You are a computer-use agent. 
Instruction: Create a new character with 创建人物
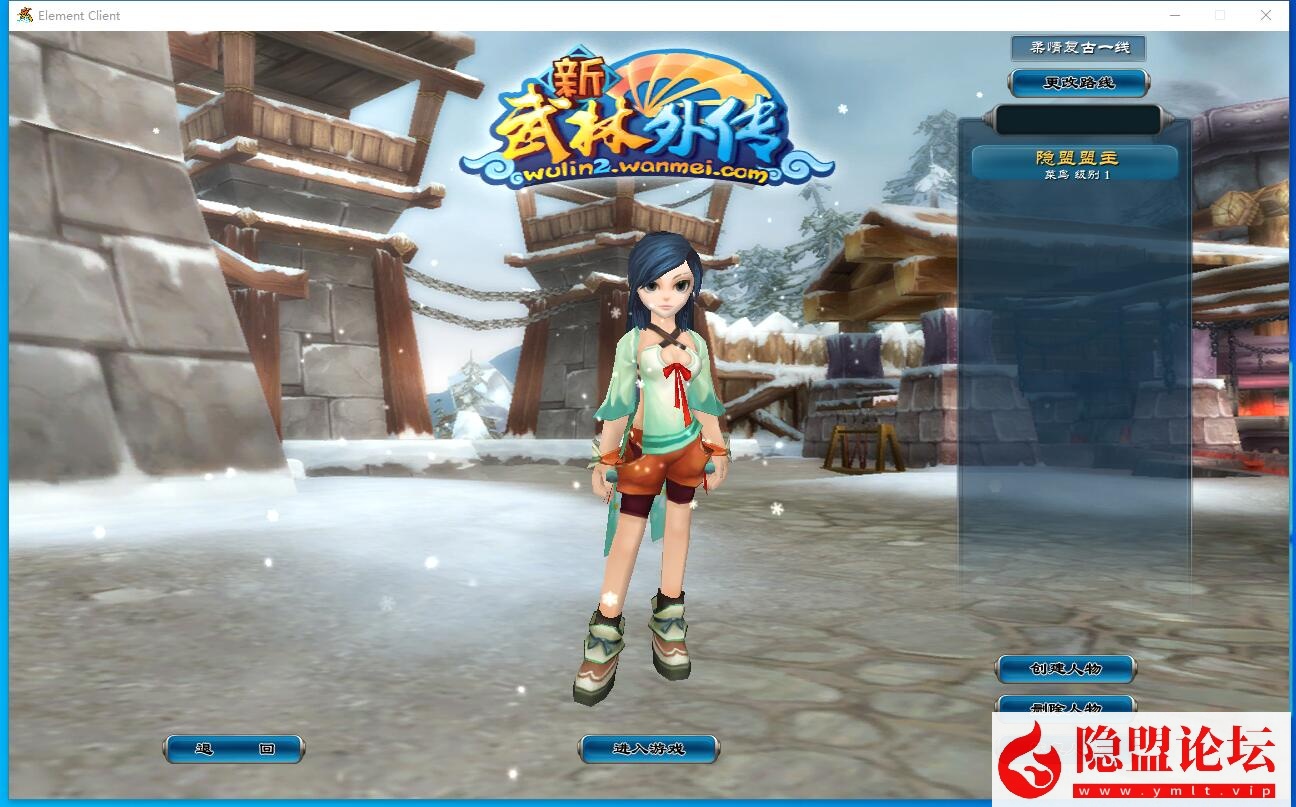(1065, 668)
